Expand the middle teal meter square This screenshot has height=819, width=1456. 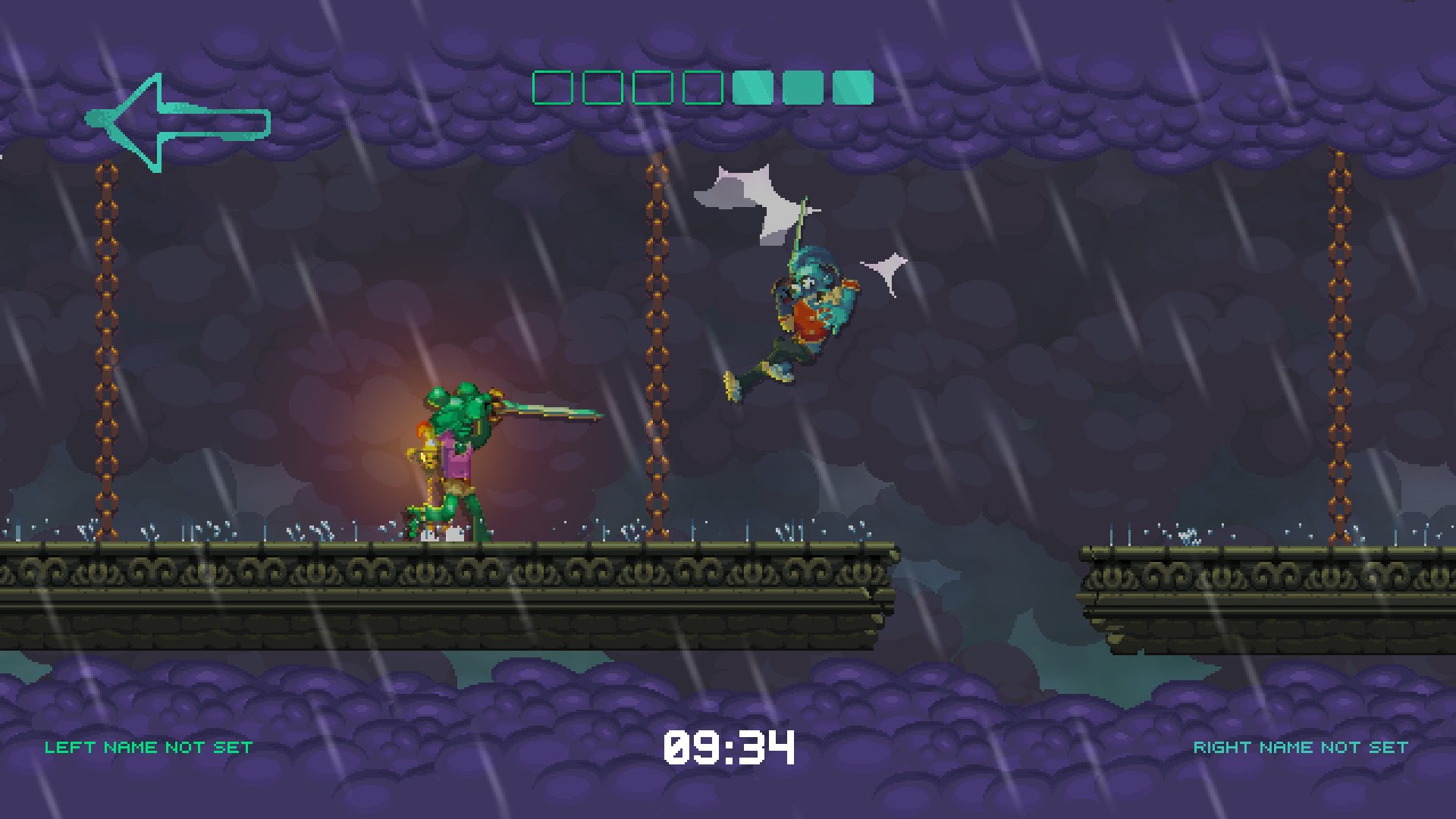tap(803, 86)
